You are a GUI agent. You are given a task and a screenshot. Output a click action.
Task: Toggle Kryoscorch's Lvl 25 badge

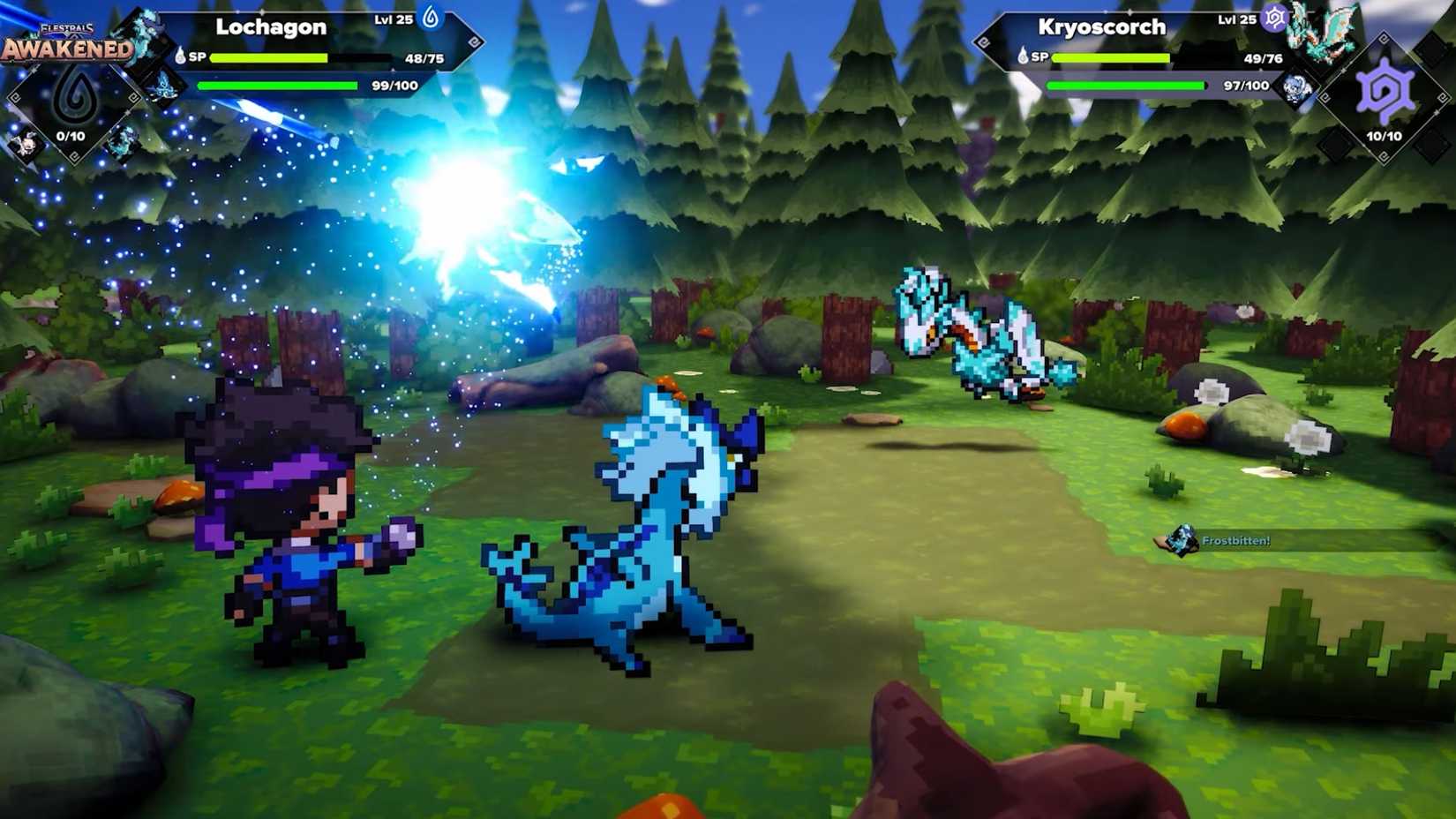[1237, 19]
